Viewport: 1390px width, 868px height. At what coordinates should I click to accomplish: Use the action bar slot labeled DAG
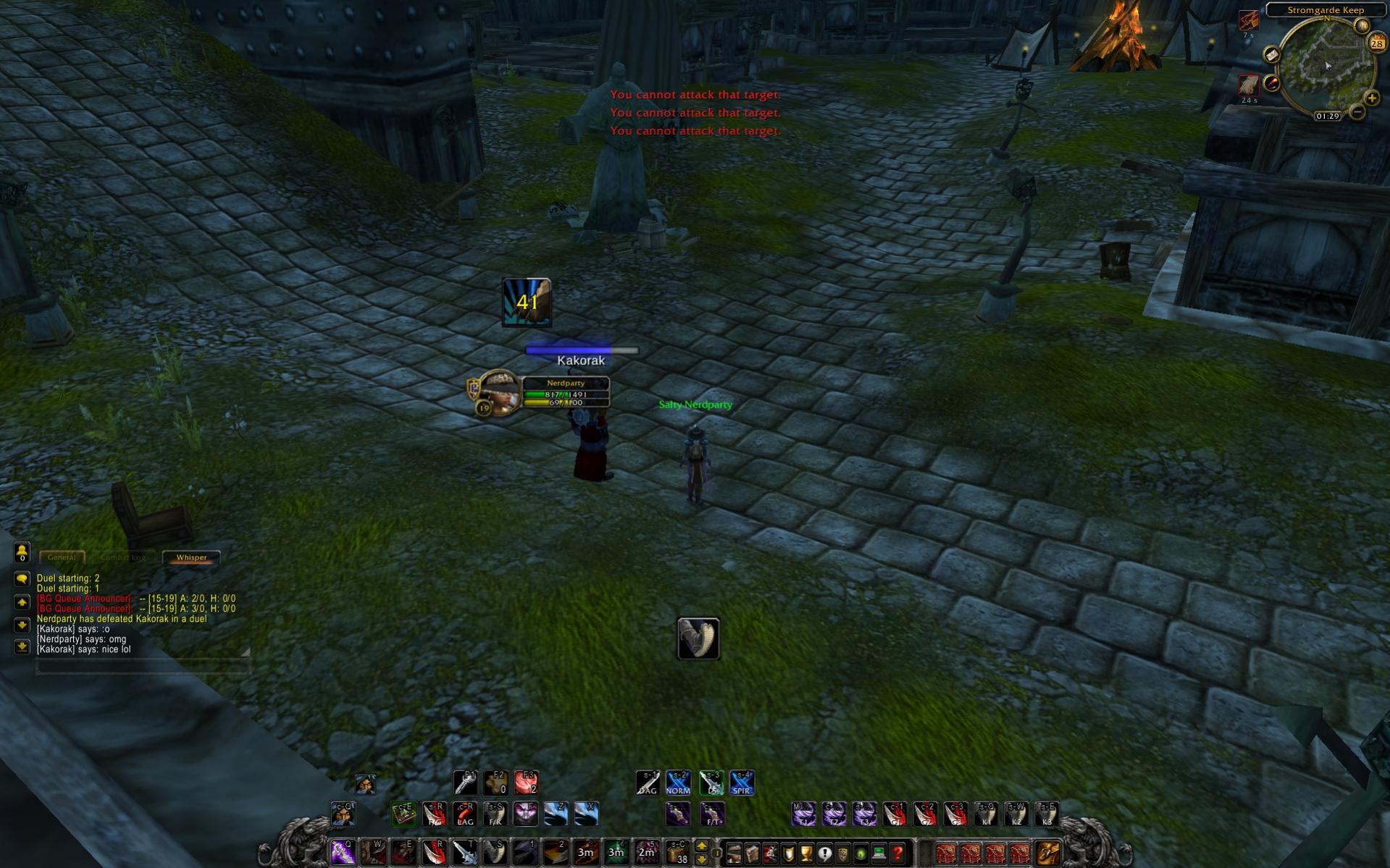point(648,783)
